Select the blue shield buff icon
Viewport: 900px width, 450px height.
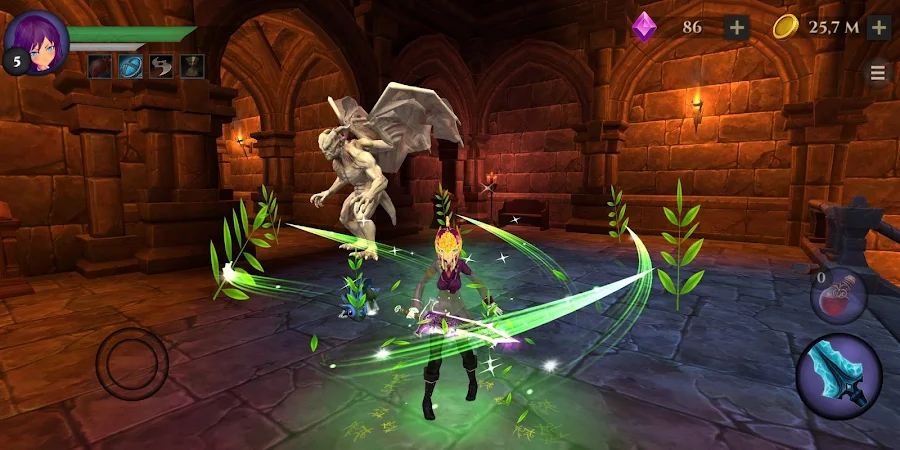click(x=131, y=67)
